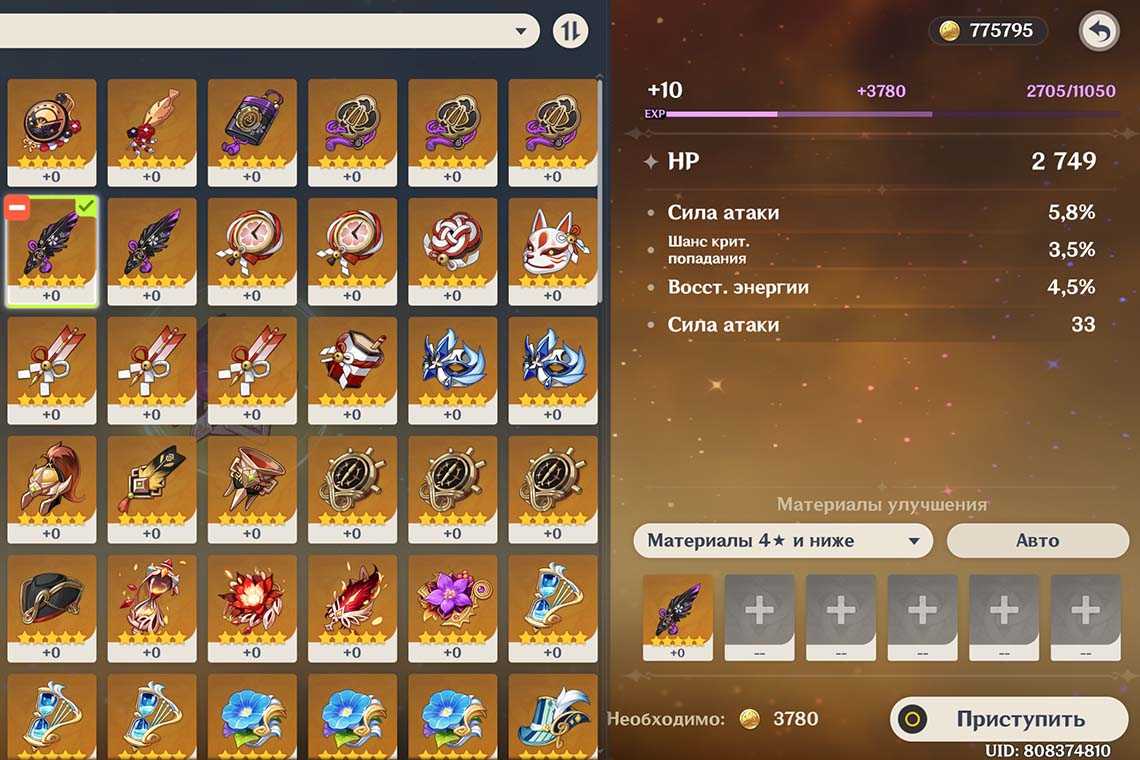
Task: Toggle the sort order arrows button
Action: click(x=570, y=31)
